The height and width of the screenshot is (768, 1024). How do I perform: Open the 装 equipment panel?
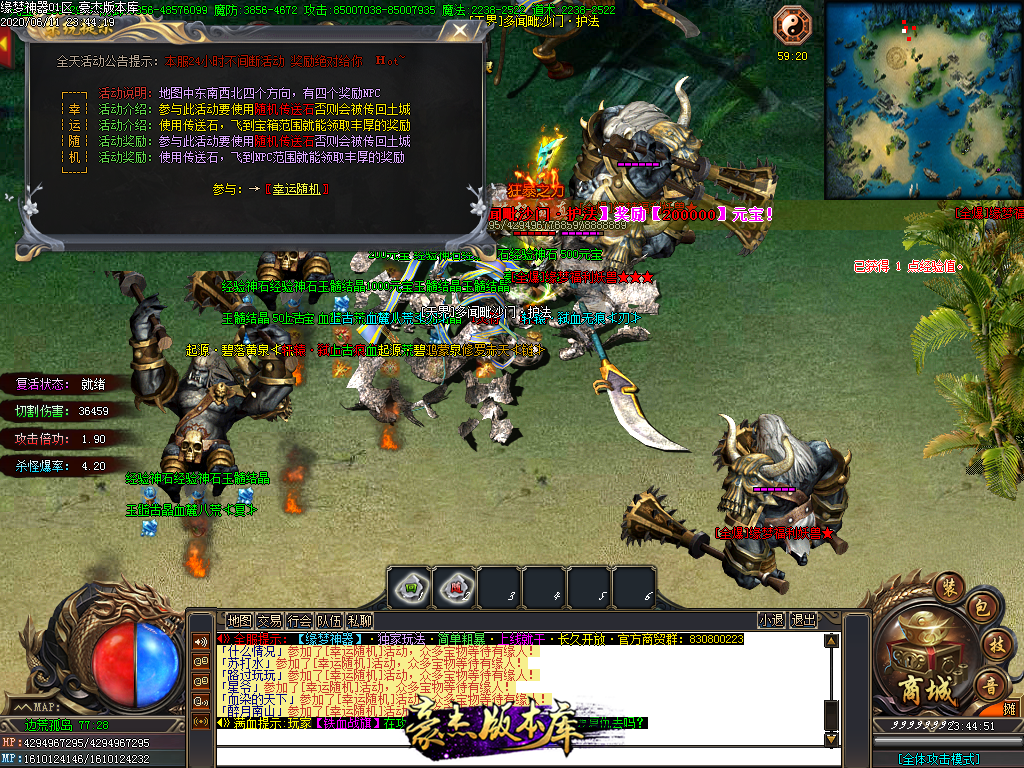click(946, 587)
